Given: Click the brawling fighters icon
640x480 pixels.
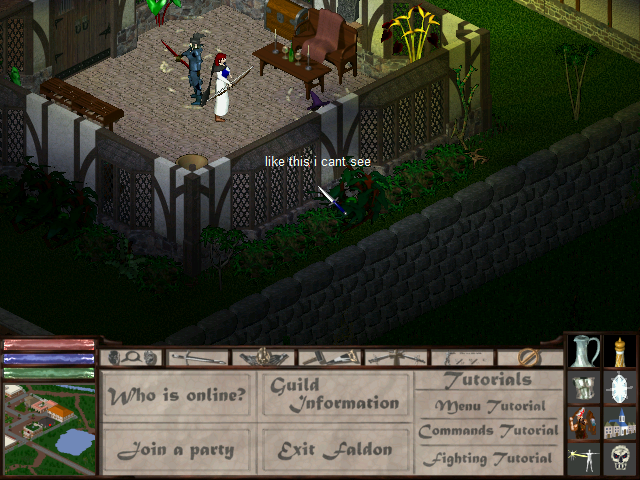Looking at the screenshot, I should (584, 423).
